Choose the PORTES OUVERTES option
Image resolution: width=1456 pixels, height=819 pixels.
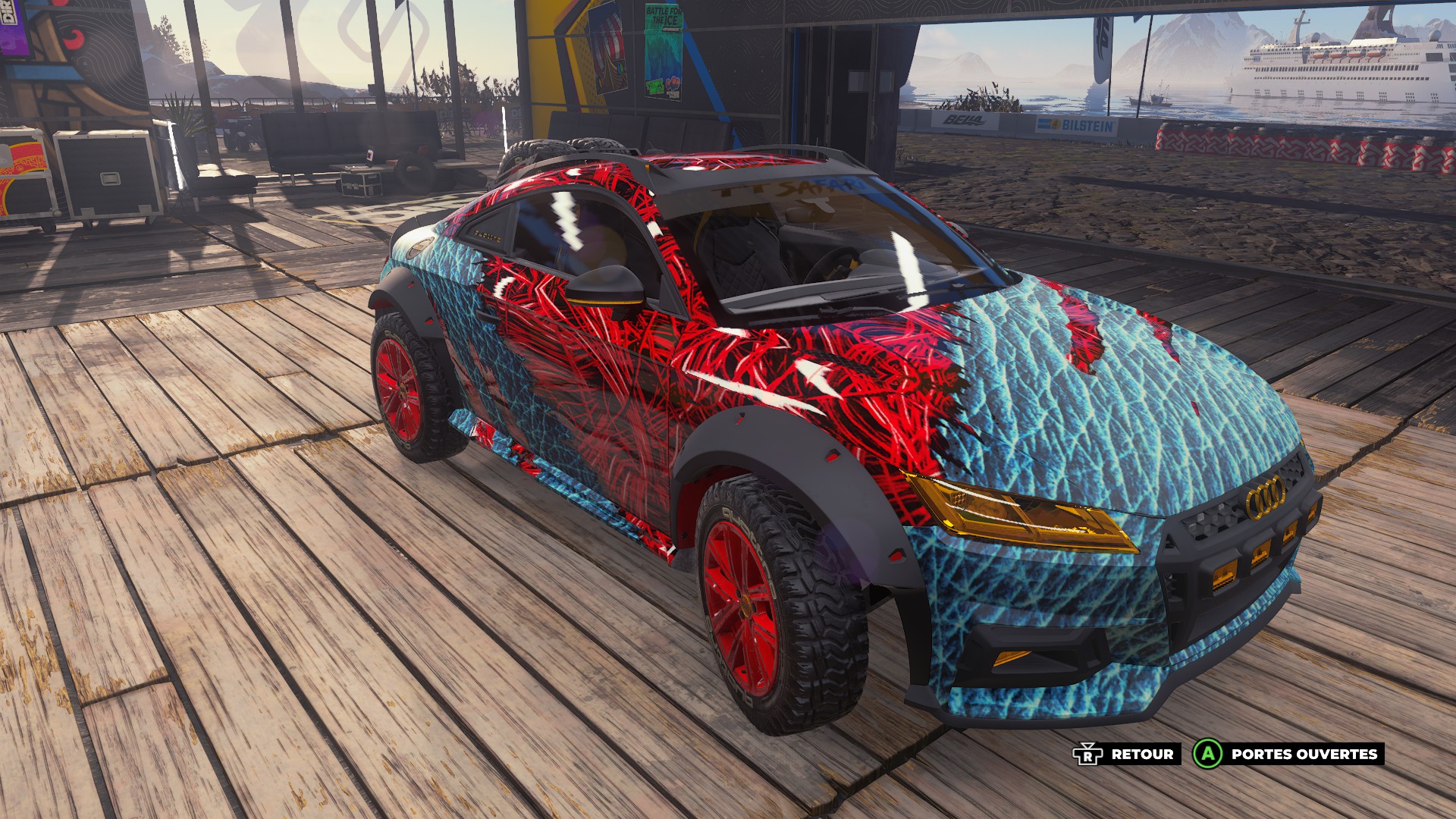pos(1287,754)
